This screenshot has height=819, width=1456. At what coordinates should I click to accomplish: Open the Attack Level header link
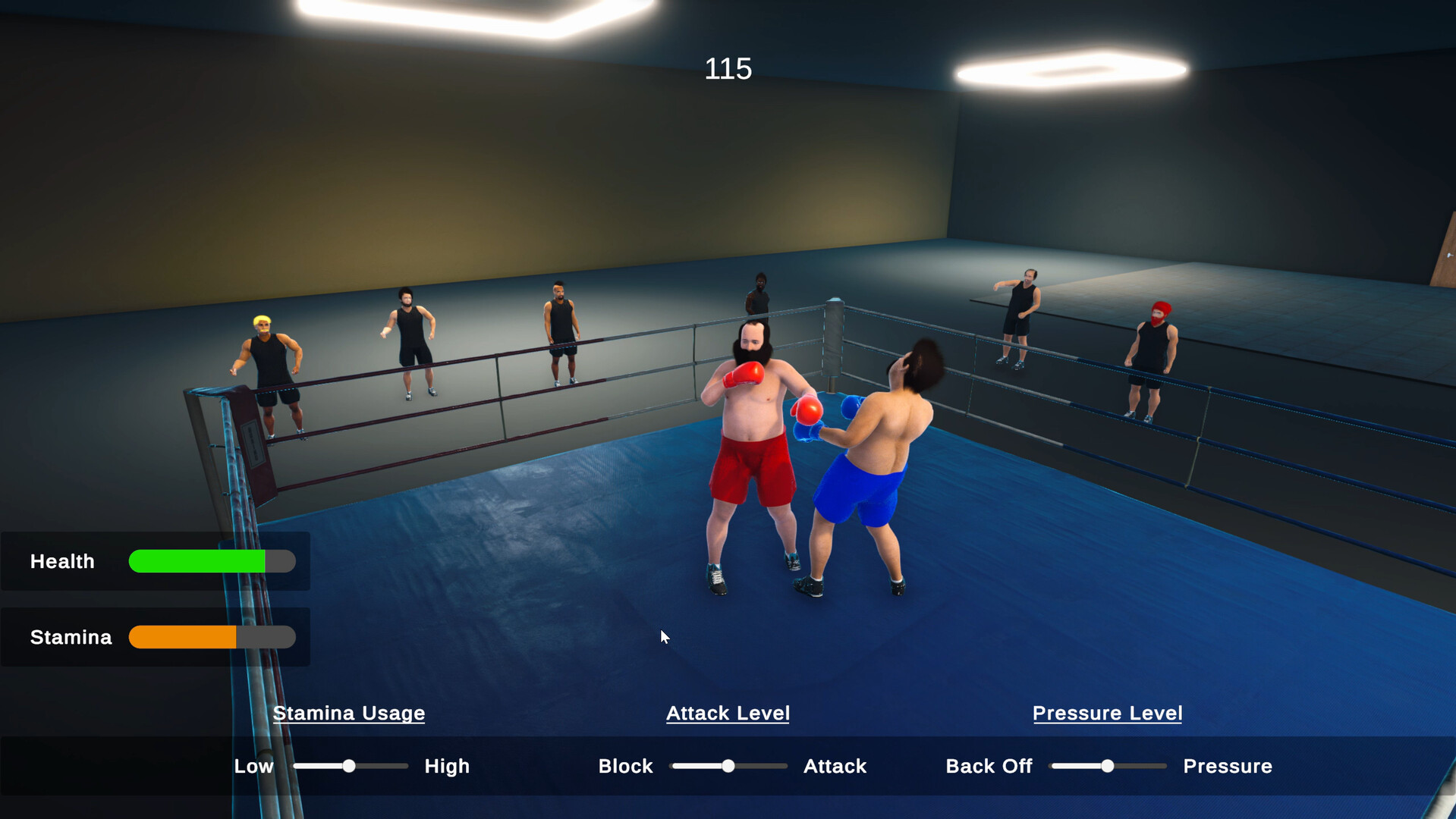(728, 714)
